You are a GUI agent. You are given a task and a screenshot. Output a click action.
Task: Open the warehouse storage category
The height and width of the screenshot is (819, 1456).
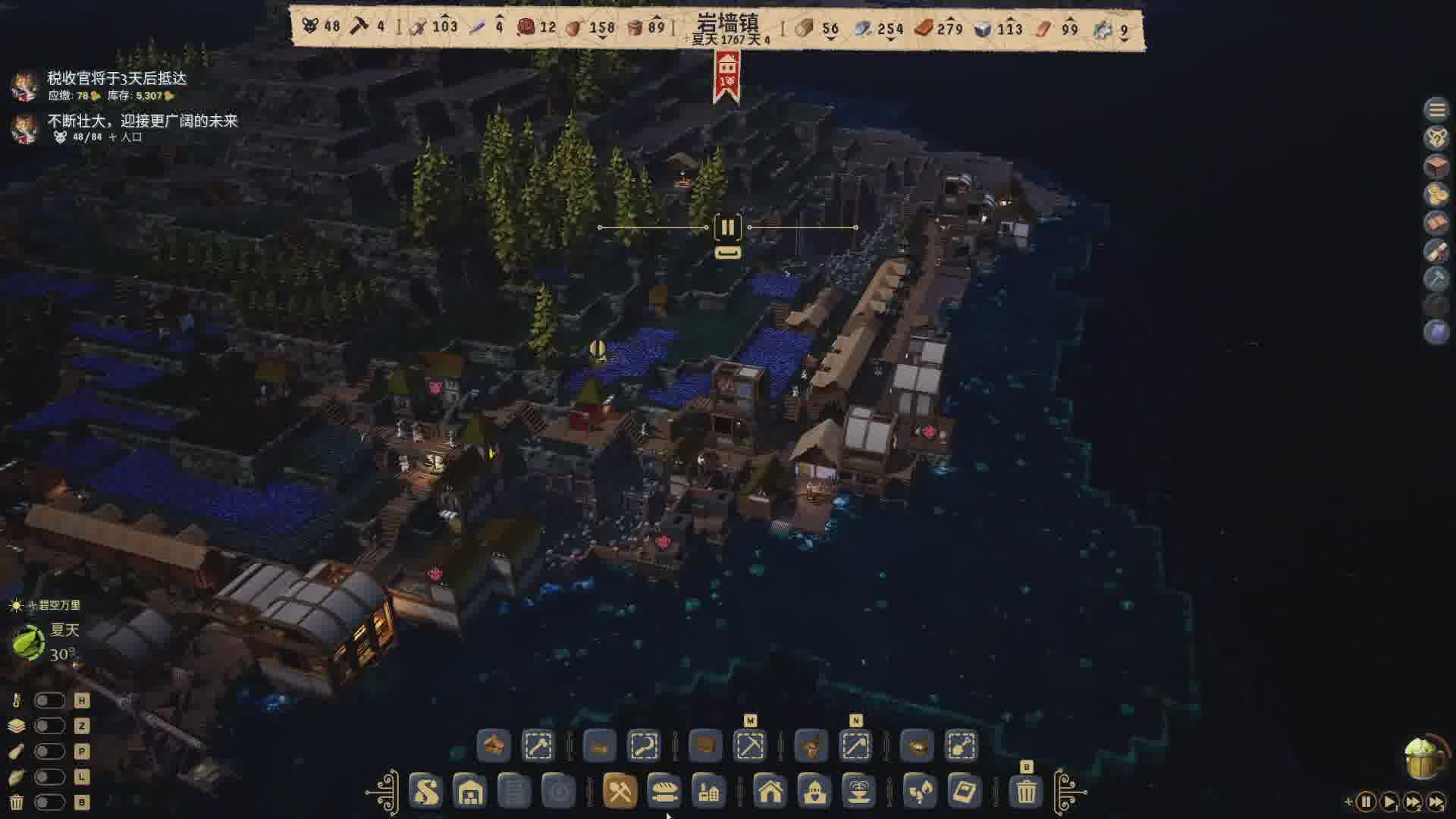click(470, 792)
